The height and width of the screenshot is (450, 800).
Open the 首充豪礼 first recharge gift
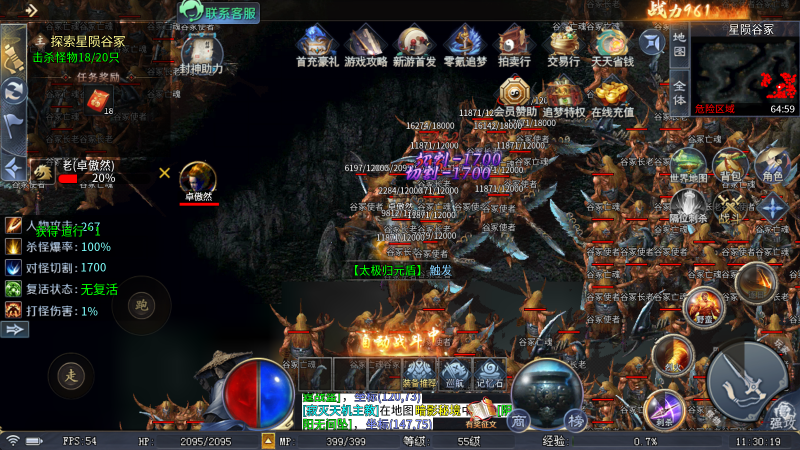[x=316, y=45]
